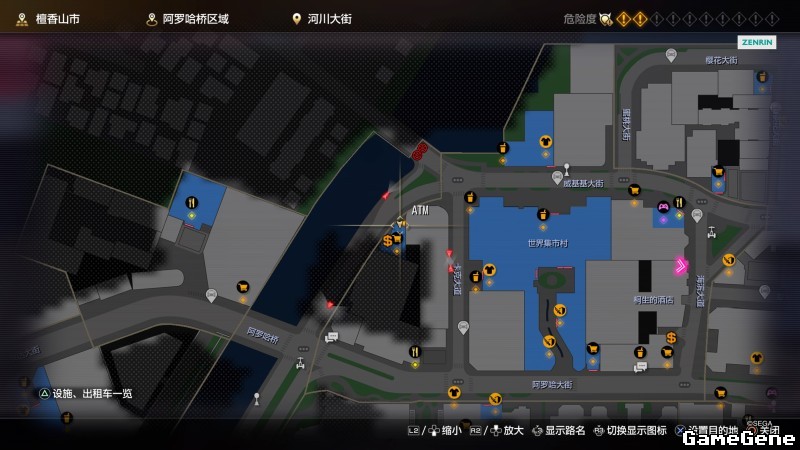Select the pink game controller arcade icon
The height and width of the screenshot is (450, 800).
[662, 208]
